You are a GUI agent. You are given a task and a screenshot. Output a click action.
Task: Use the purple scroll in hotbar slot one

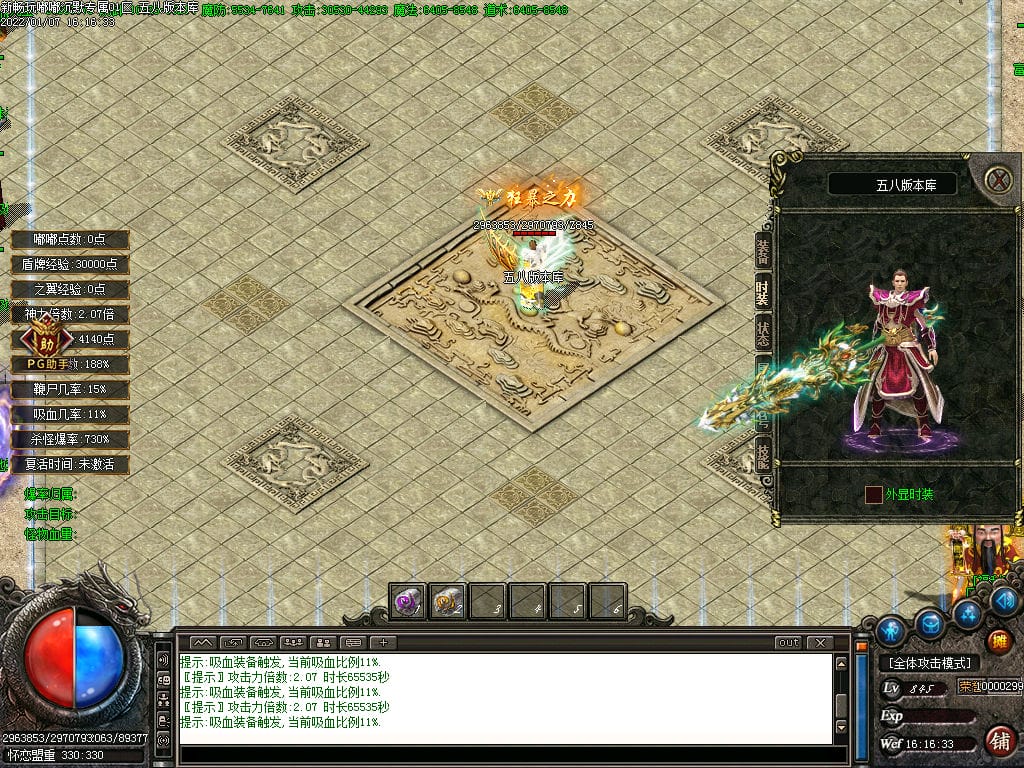pos(407,602)
